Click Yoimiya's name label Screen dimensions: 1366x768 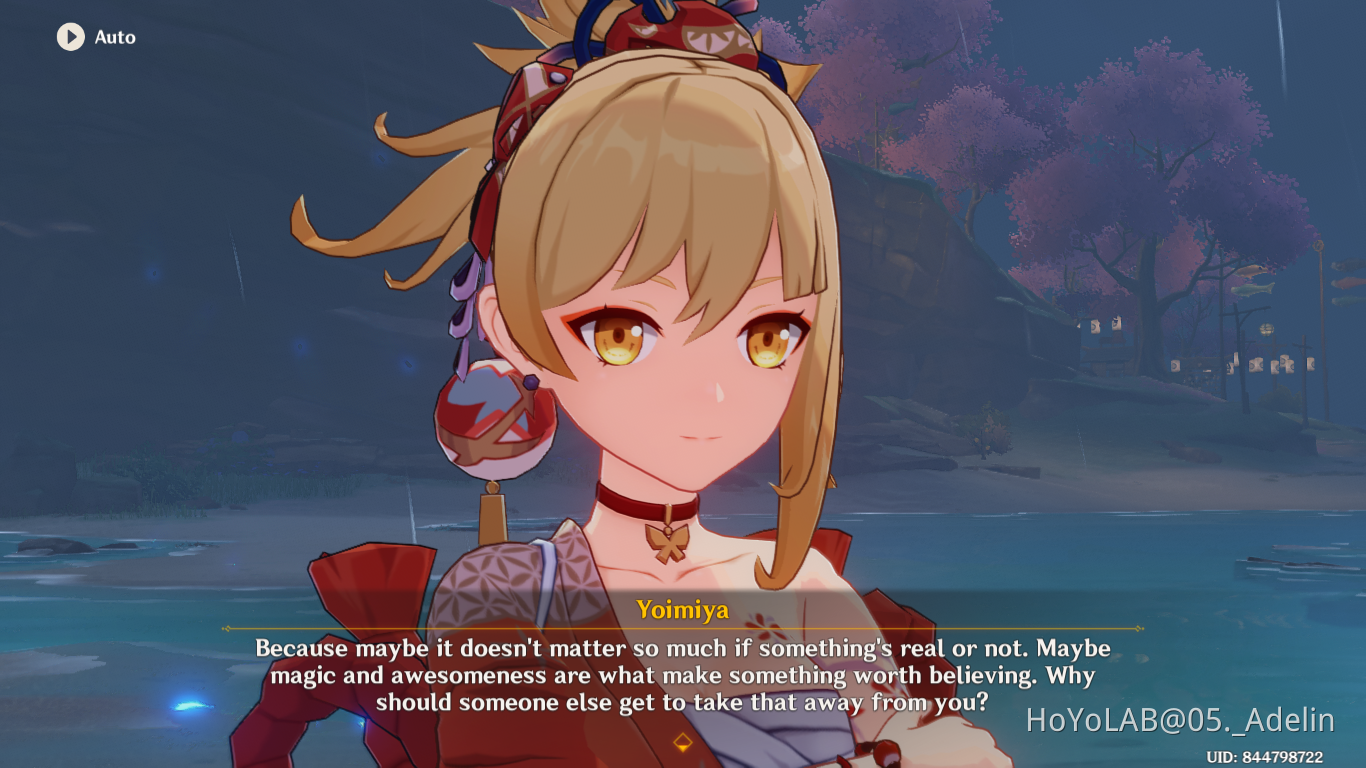(683, 610)
